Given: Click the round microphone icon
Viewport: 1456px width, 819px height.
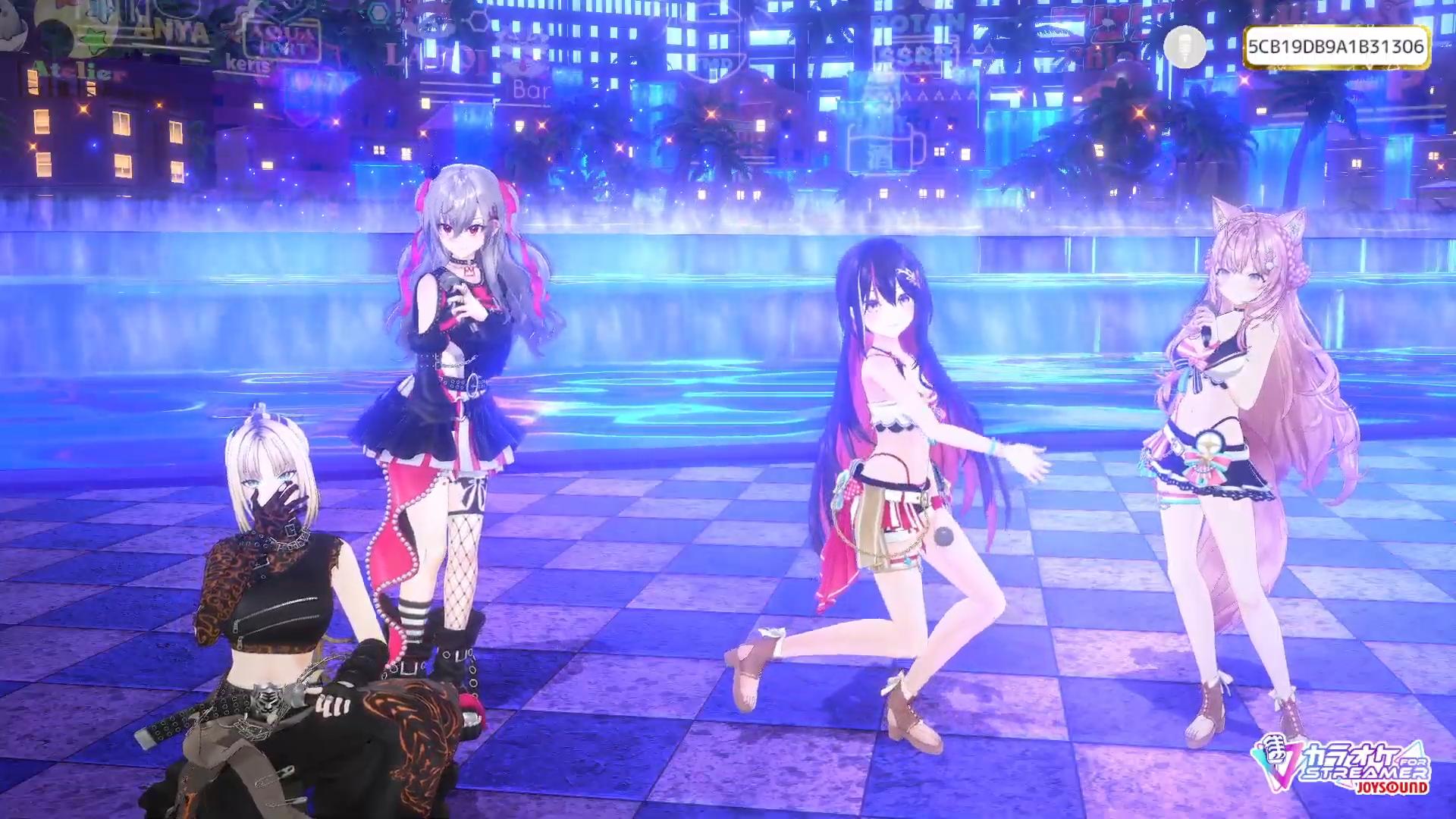Looking at the screenshot, I should tap(1185, 47).
